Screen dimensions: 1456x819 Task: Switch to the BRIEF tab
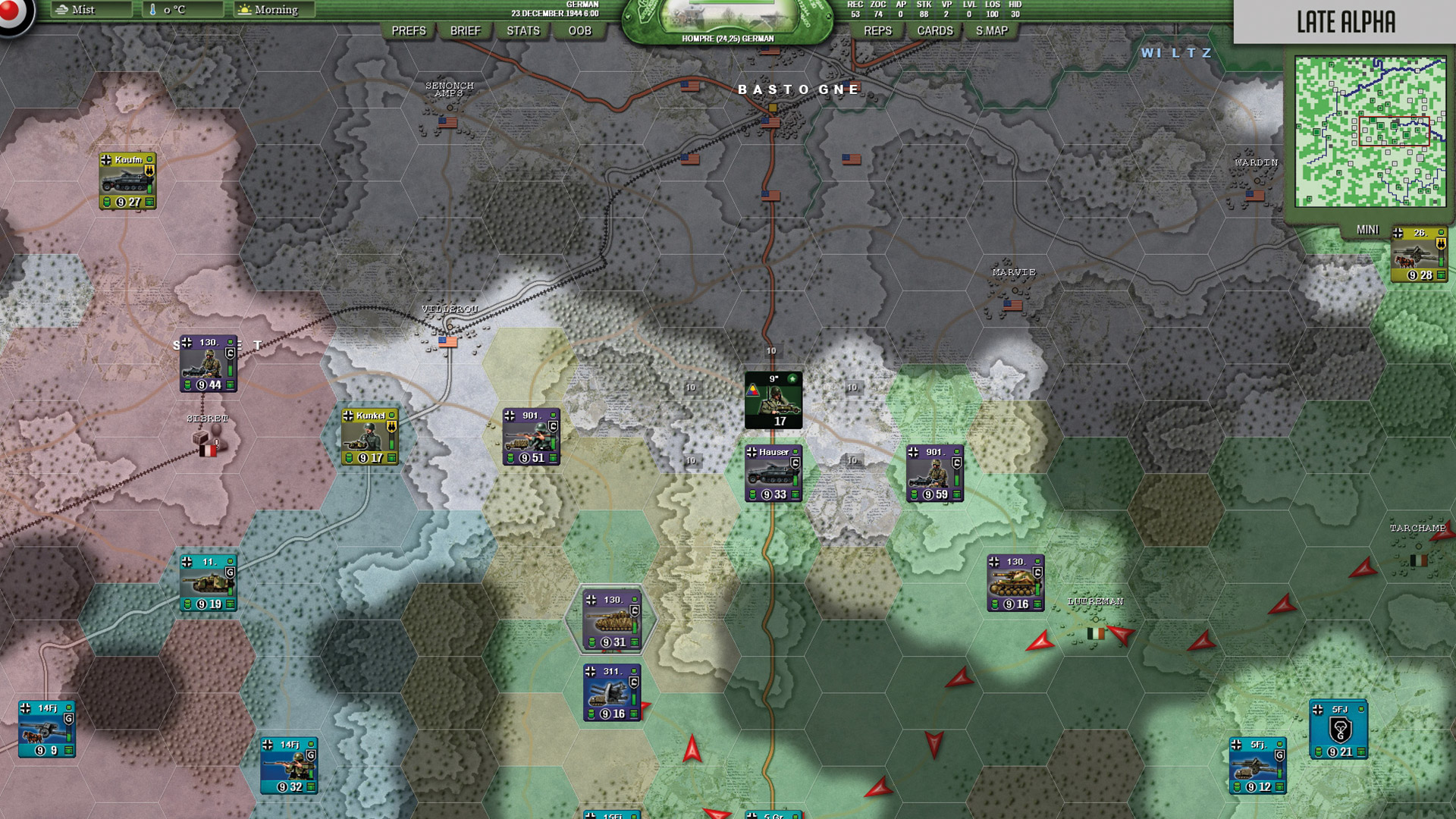point(466,31)
